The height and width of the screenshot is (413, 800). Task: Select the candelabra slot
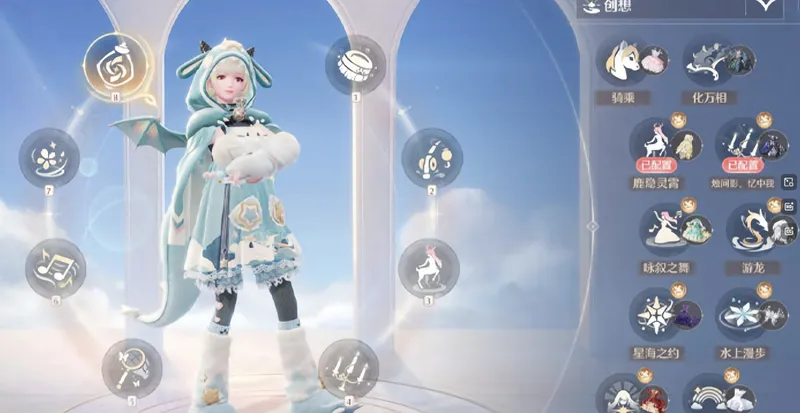[347, 368]
